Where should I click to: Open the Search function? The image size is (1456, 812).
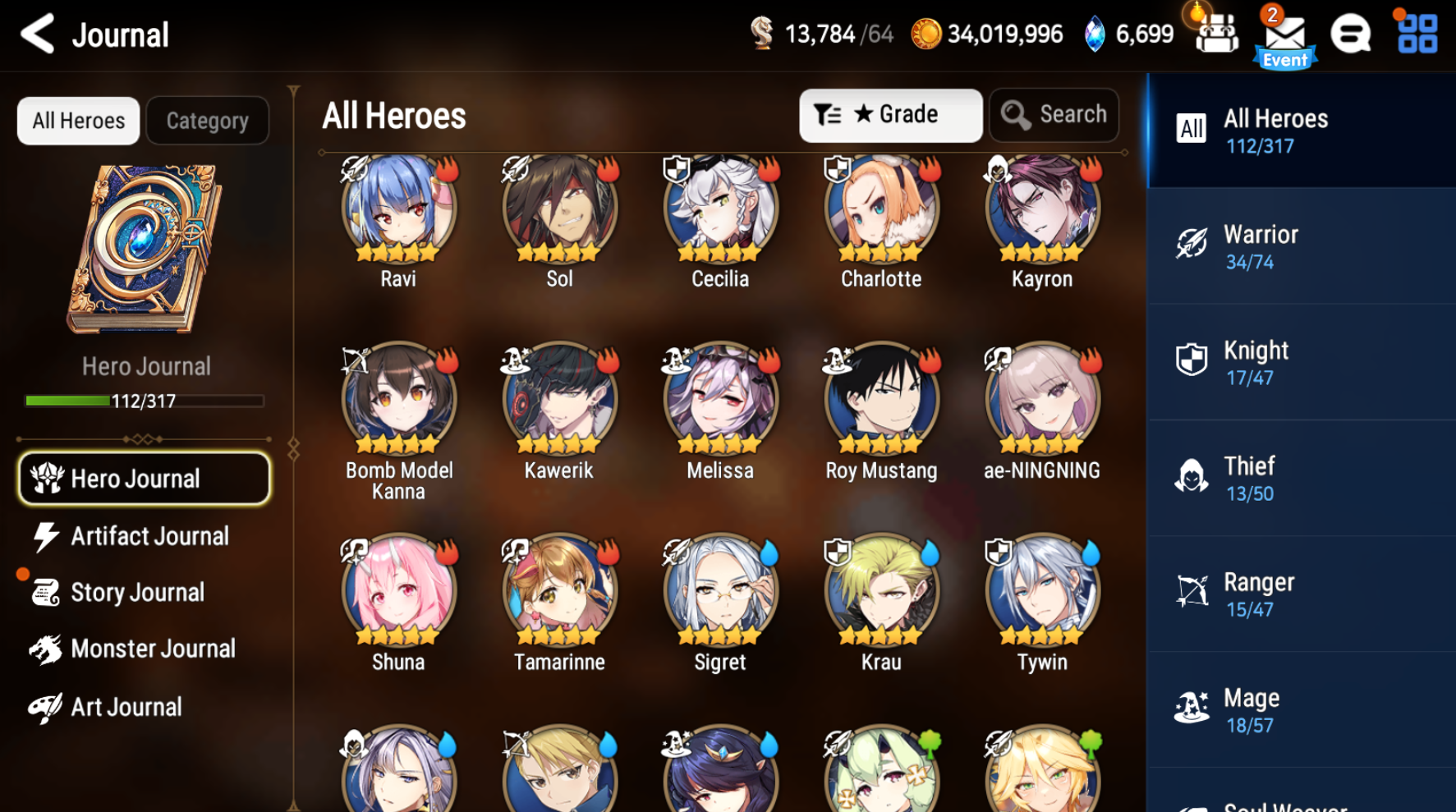tap(1054, 114)
